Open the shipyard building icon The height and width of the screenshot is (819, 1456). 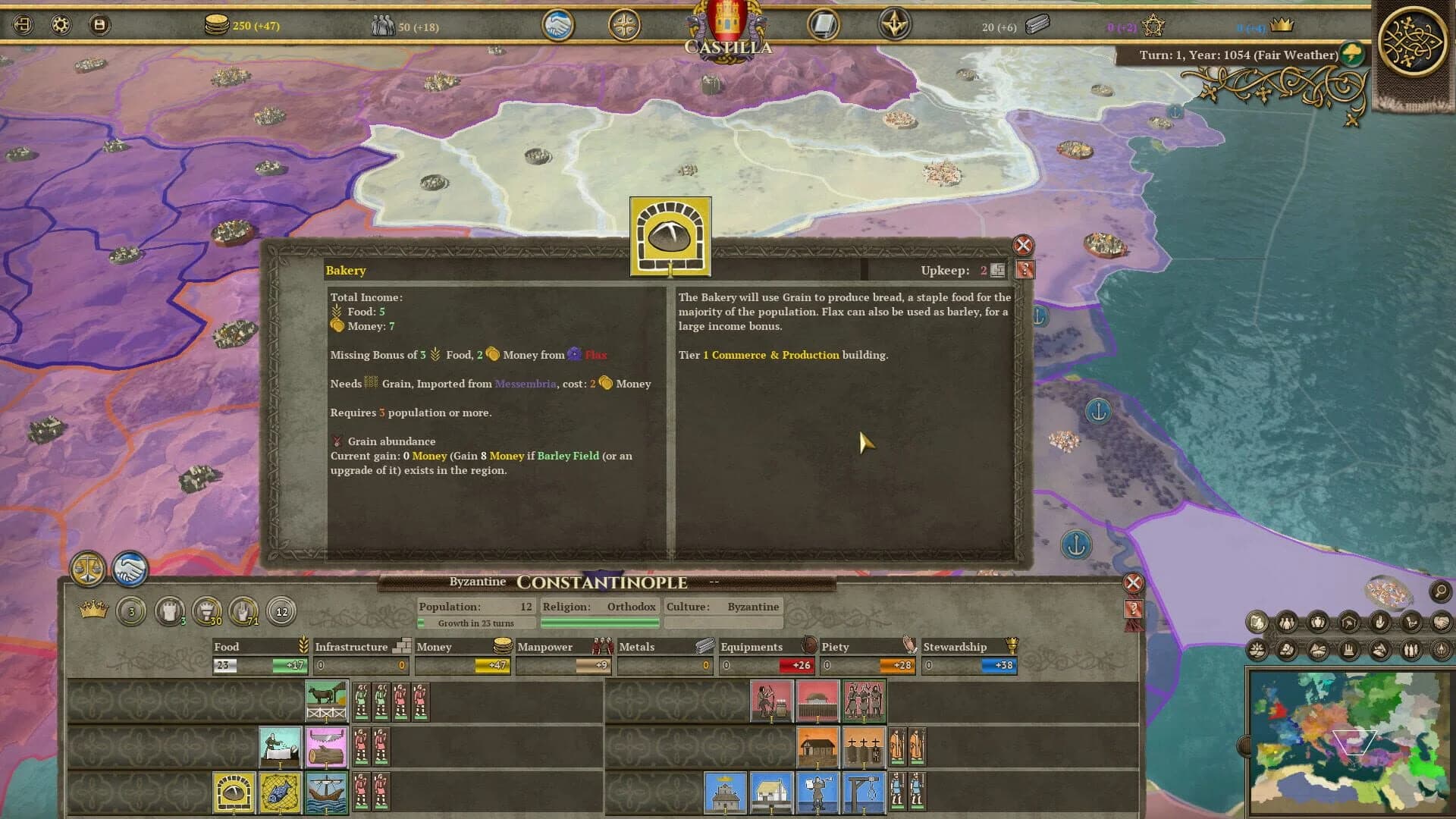(326, 792)
